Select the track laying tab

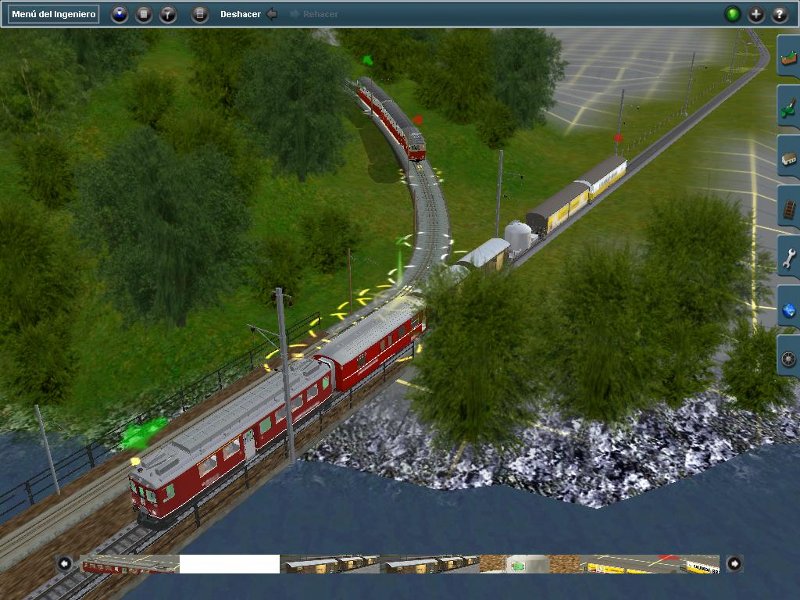[x=789, y=208]
